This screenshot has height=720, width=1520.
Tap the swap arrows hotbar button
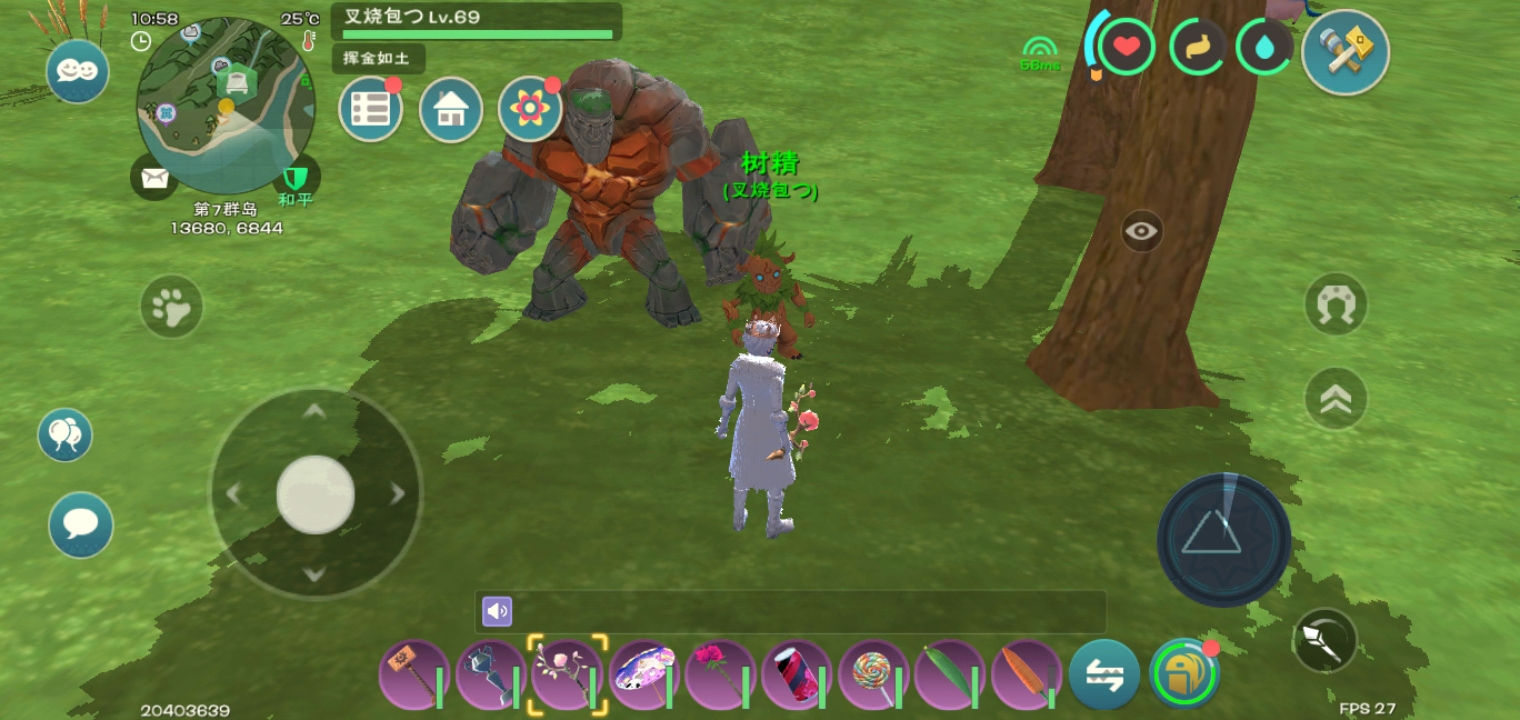pos(1104,674)
